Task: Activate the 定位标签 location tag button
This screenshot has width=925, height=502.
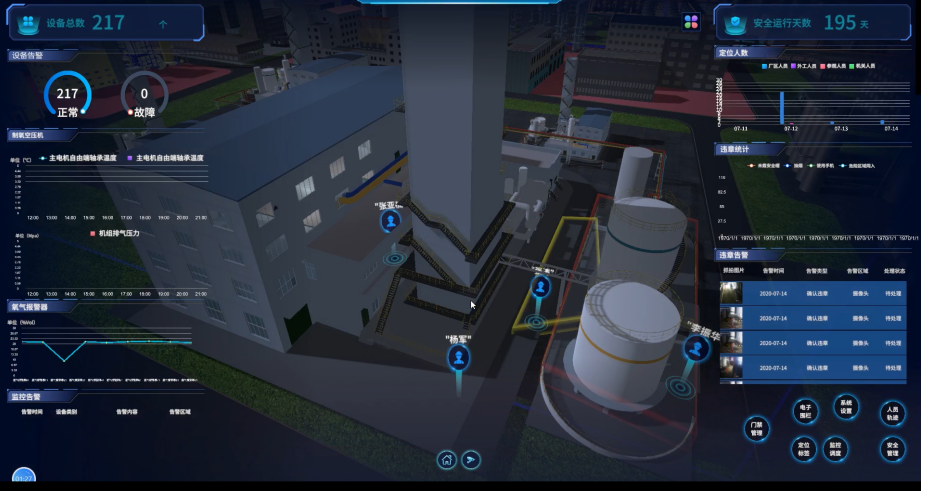Action: pos(803,448)
